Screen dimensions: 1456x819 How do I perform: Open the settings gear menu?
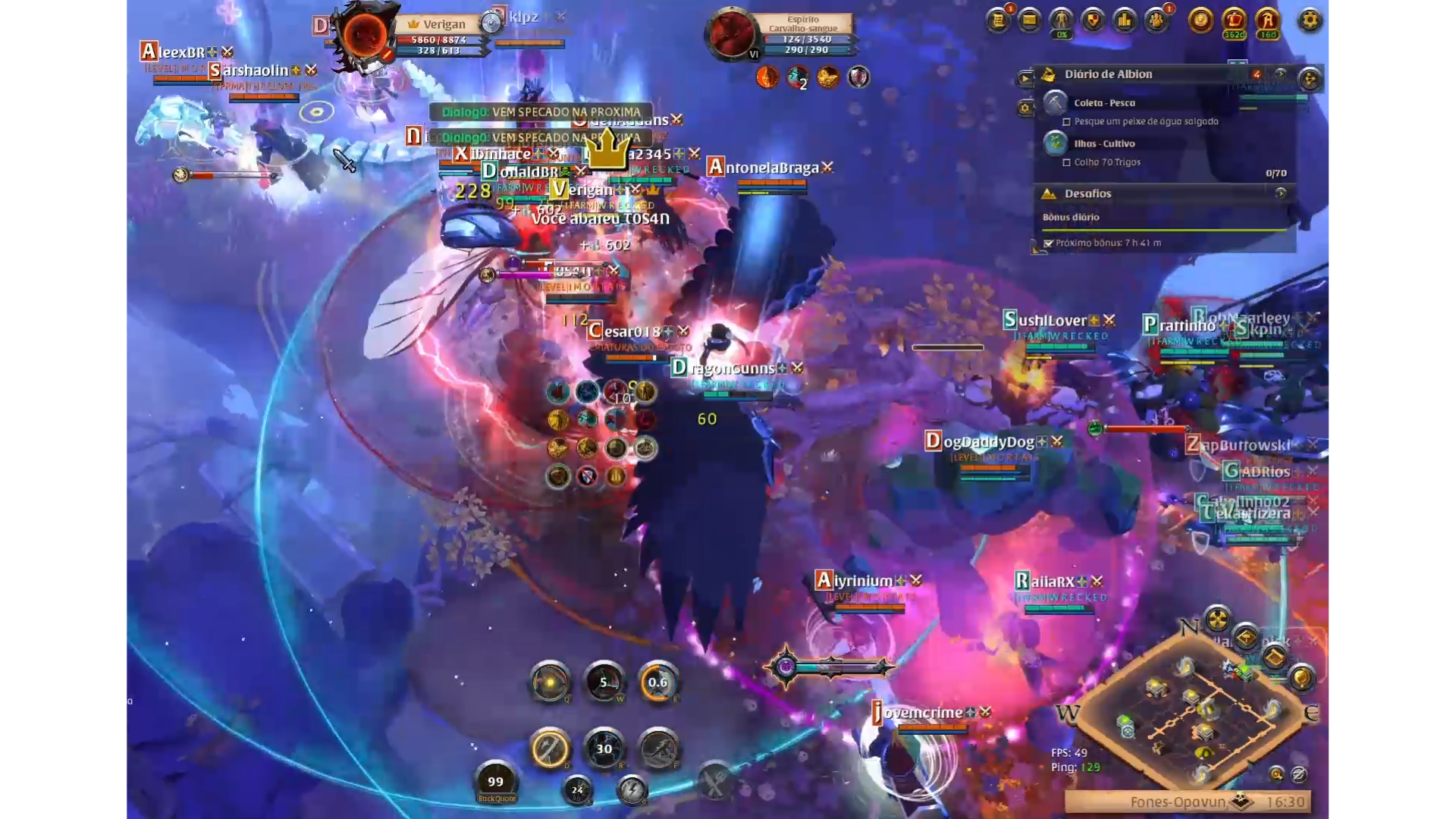coord(1310,20)
